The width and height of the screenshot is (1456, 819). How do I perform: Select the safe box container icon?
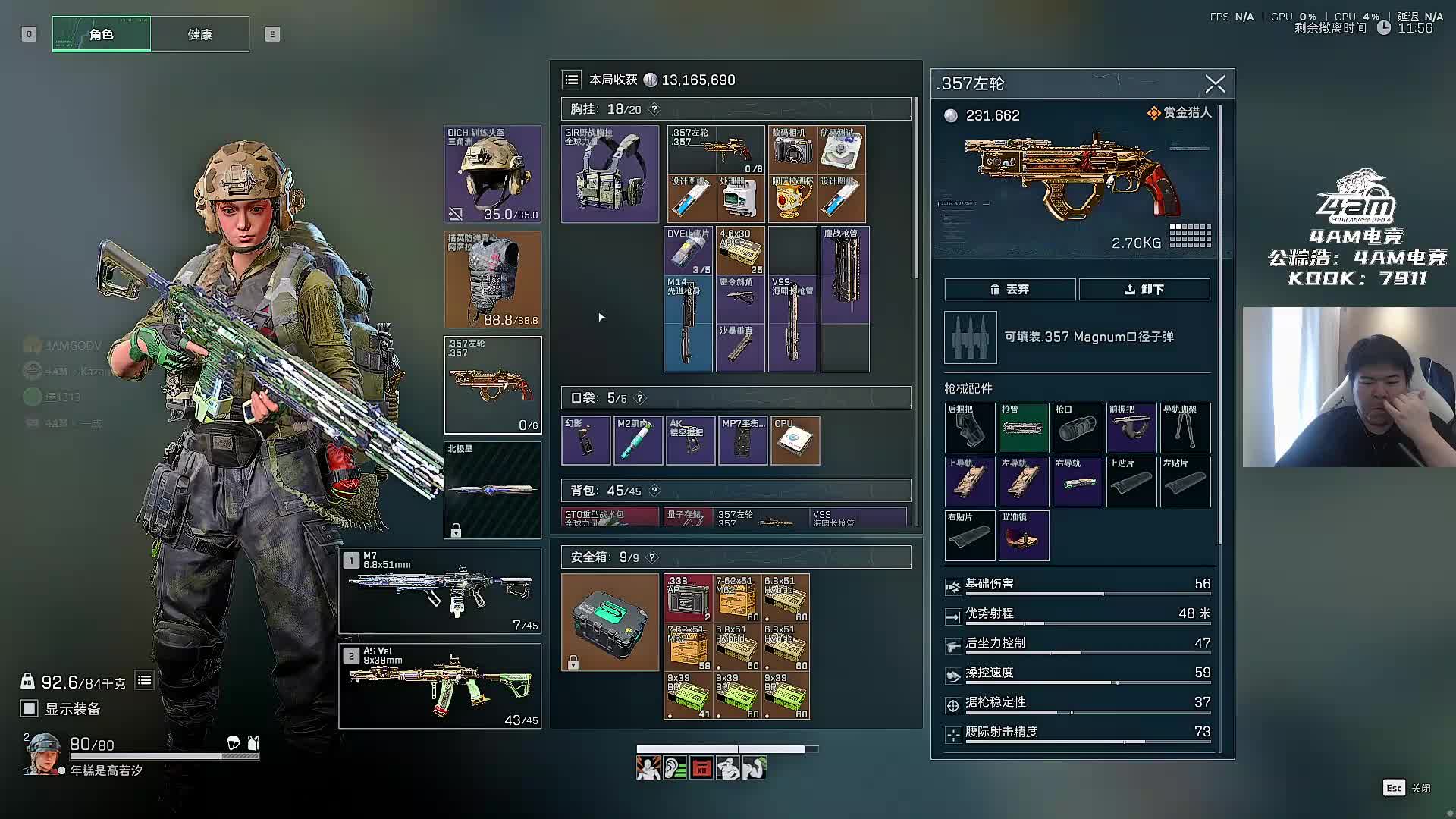coord(610,623)
